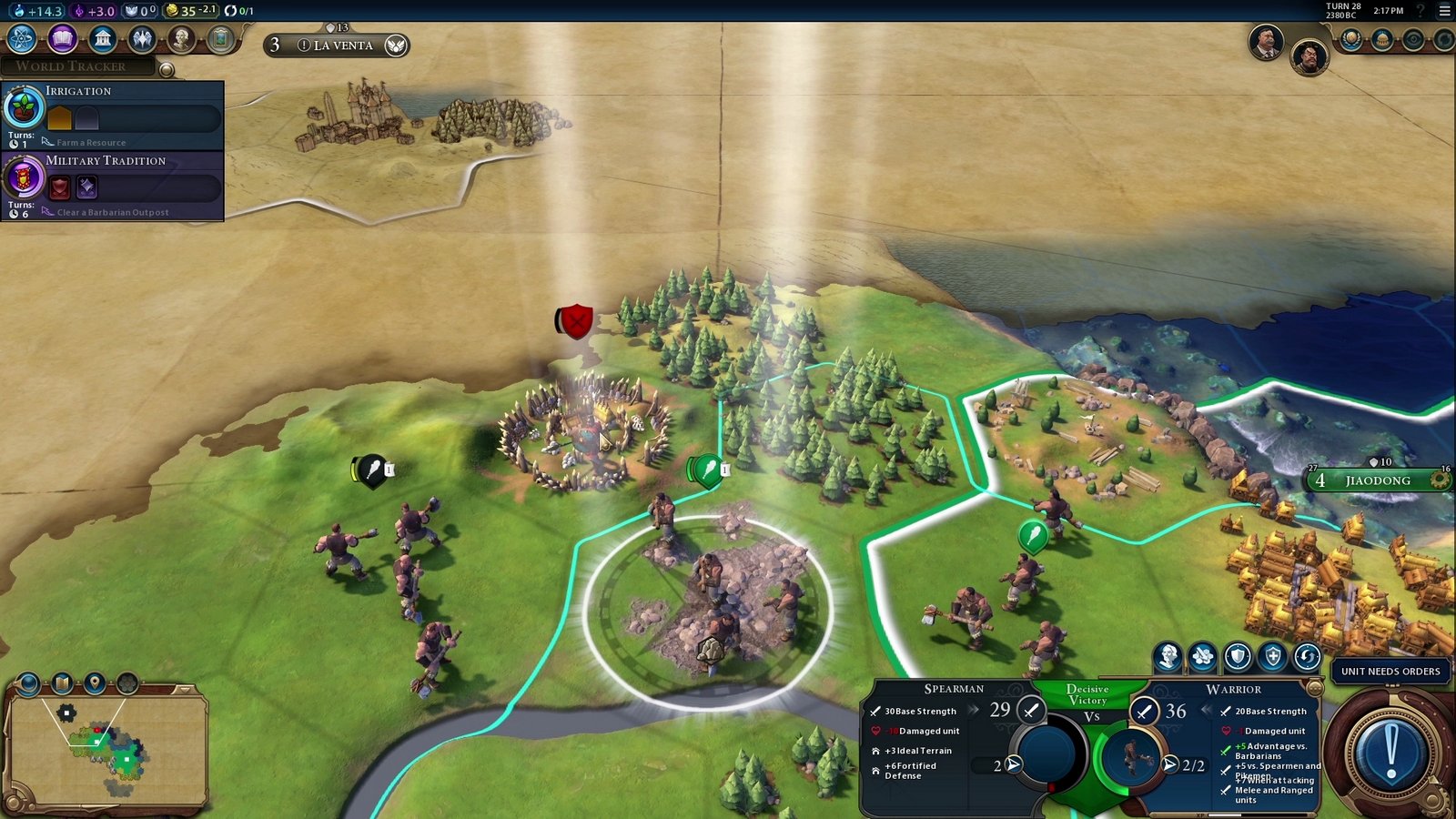Collapse the World Tracker panel
This screenshot has height=819, width=1456.
166,68
